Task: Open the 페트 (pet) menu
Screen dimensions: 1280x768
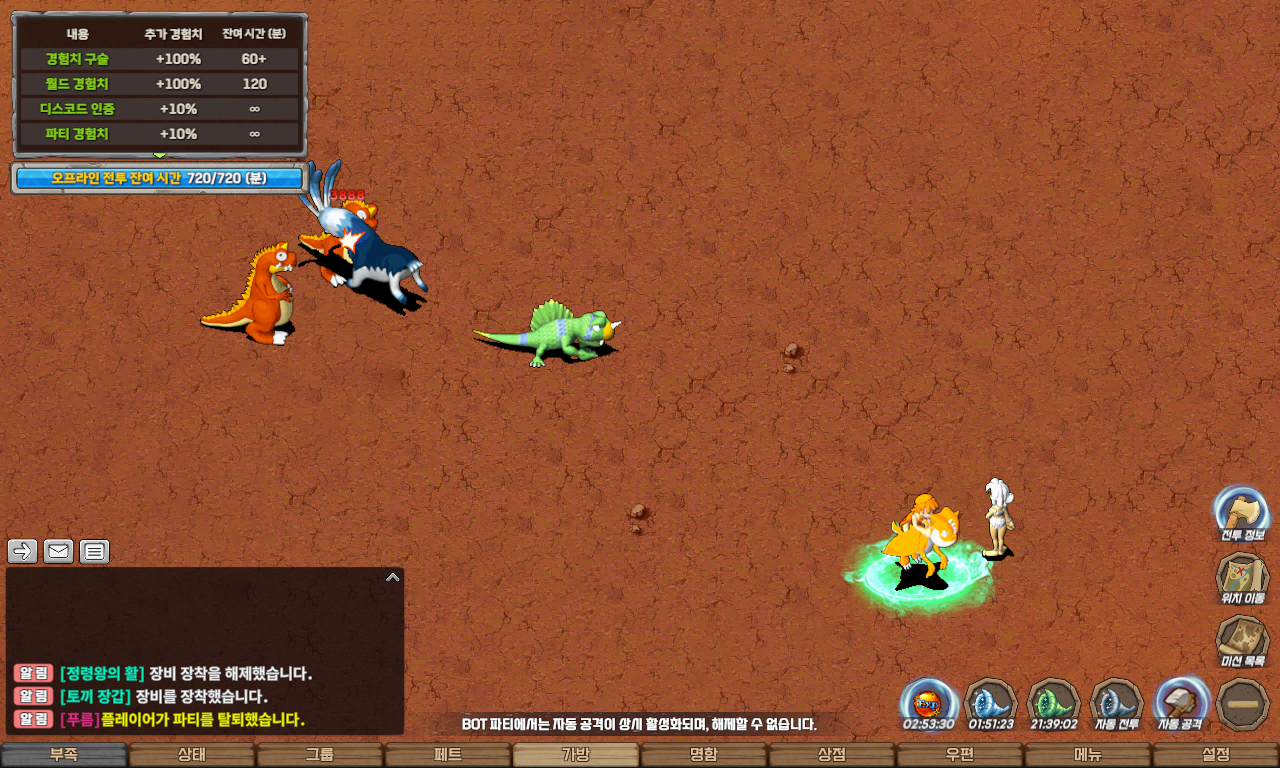Action: [448, 755]
